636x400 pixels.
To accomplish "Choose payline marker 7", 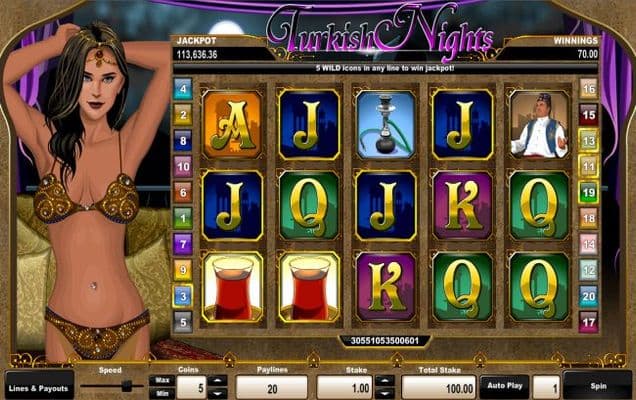I will coord(183,243).
